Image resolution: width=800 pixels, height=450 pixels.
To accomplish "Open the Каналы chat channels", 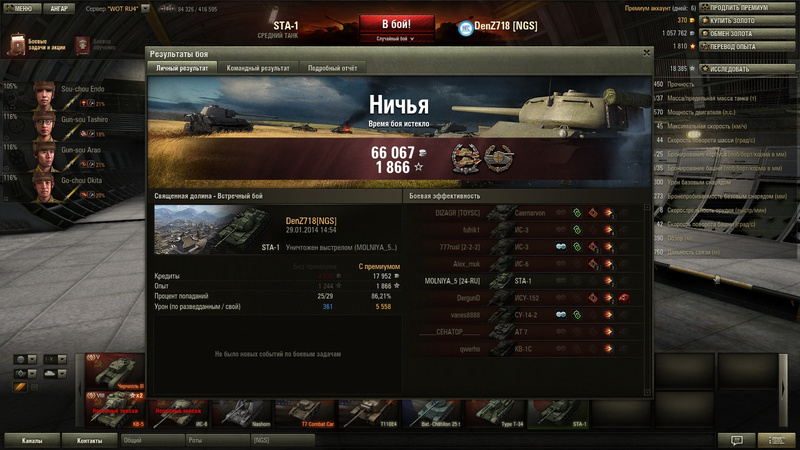I will [32, 439].
